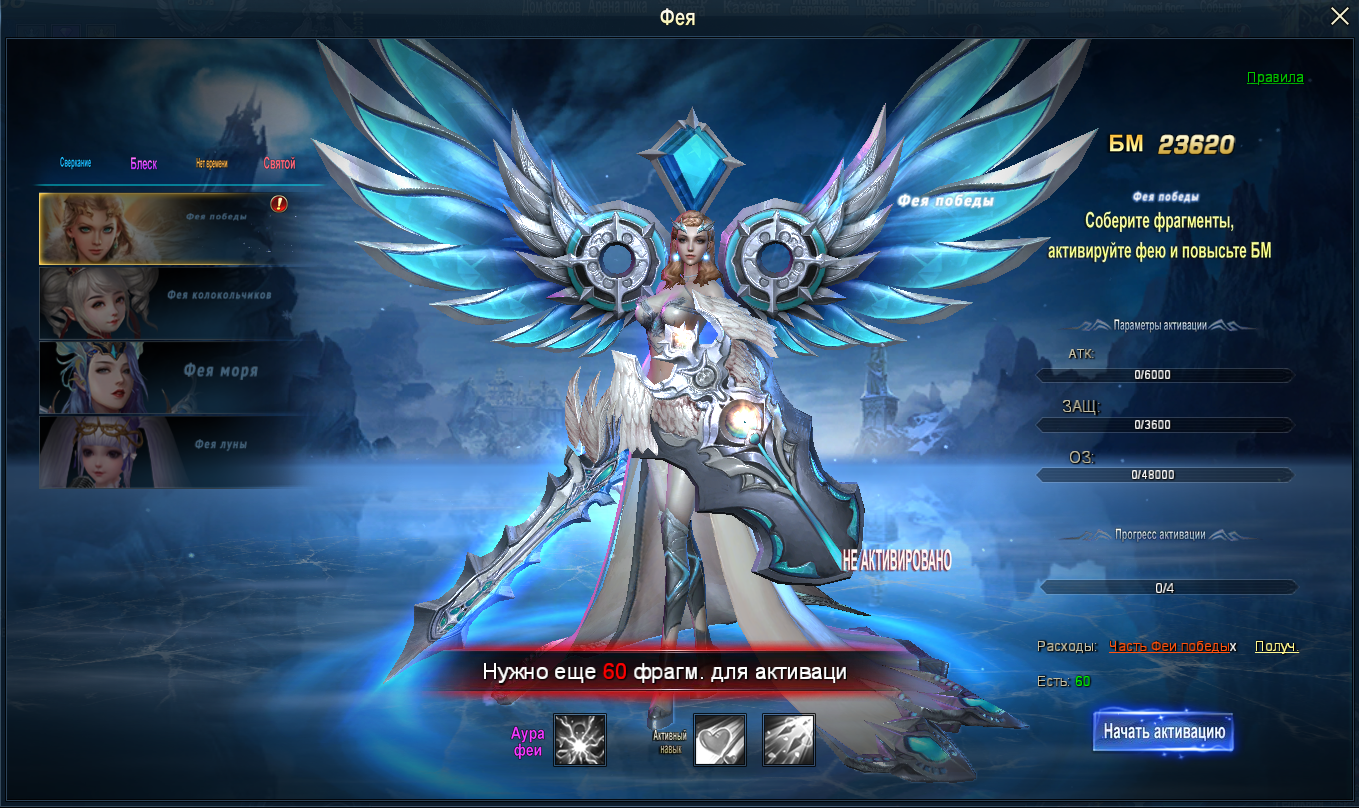Select the heart active skill icon
This screenshot has height=808, width=1359.
(720, 740)
